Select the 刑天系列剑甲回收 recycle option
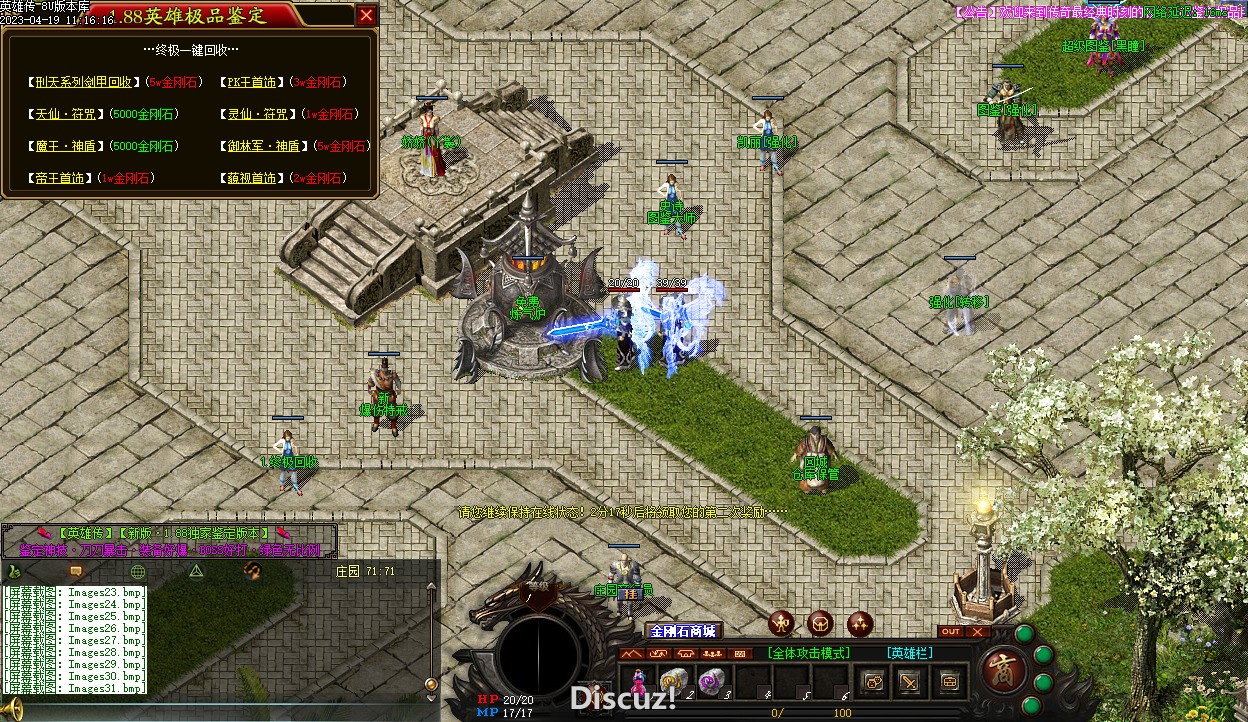This screenshot has height=722, width=1248. coord(83,82)
